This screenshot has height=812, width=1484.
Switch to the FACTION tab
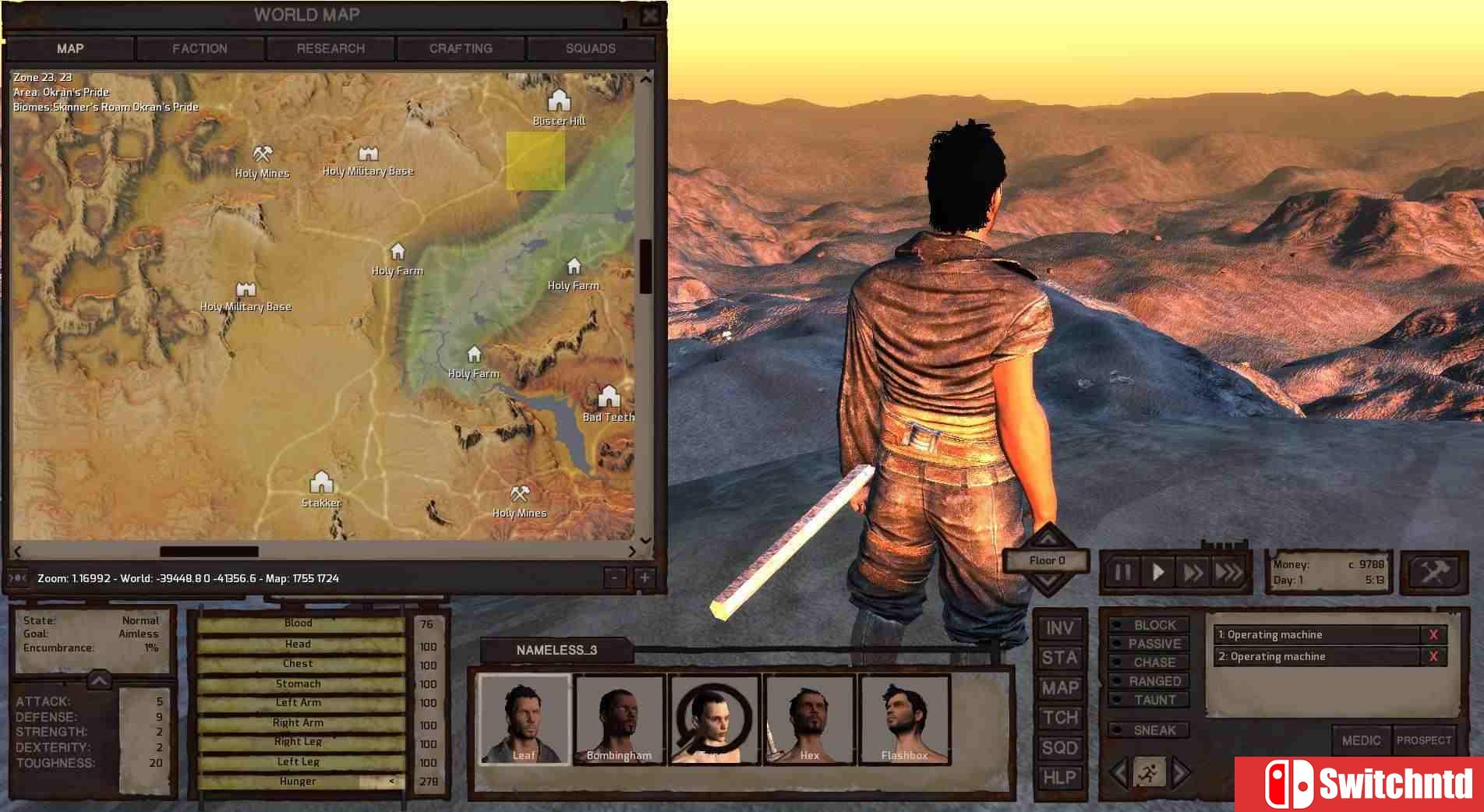pos(200,48)
